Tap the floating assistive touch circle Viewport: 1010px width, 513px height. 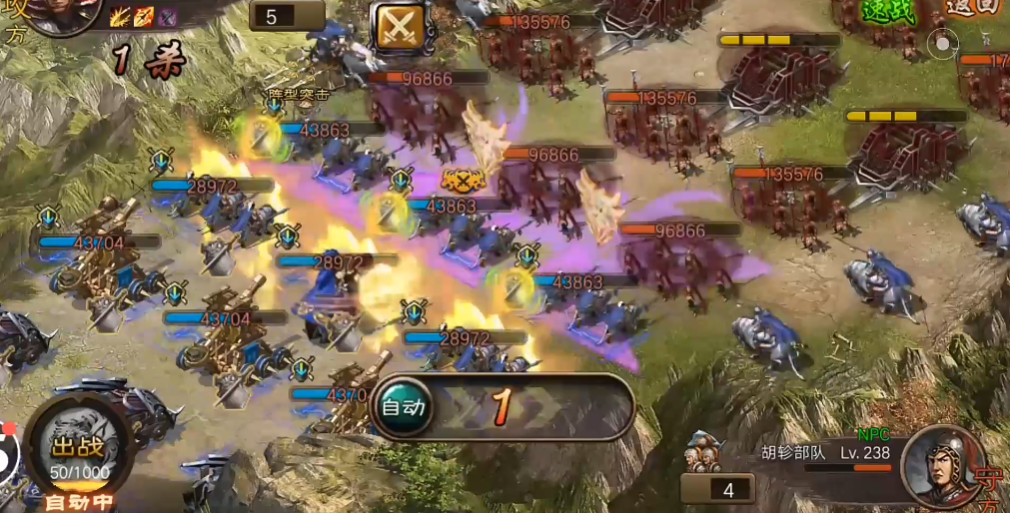click(x=942, y=43)
